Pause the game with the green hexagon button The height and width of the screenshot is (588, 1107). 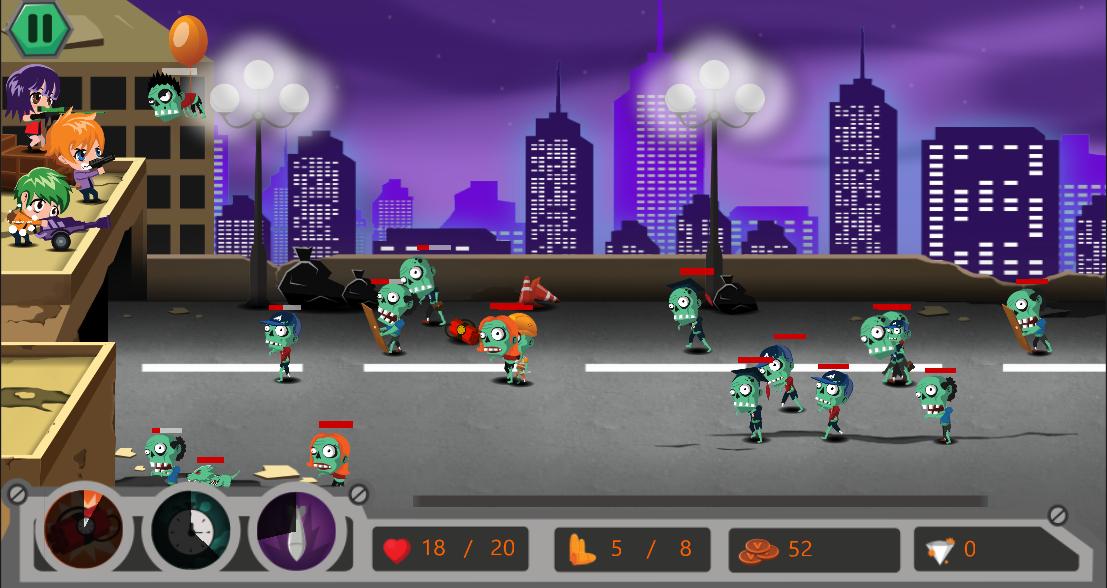pyautogui.click(x=39, y=29)
